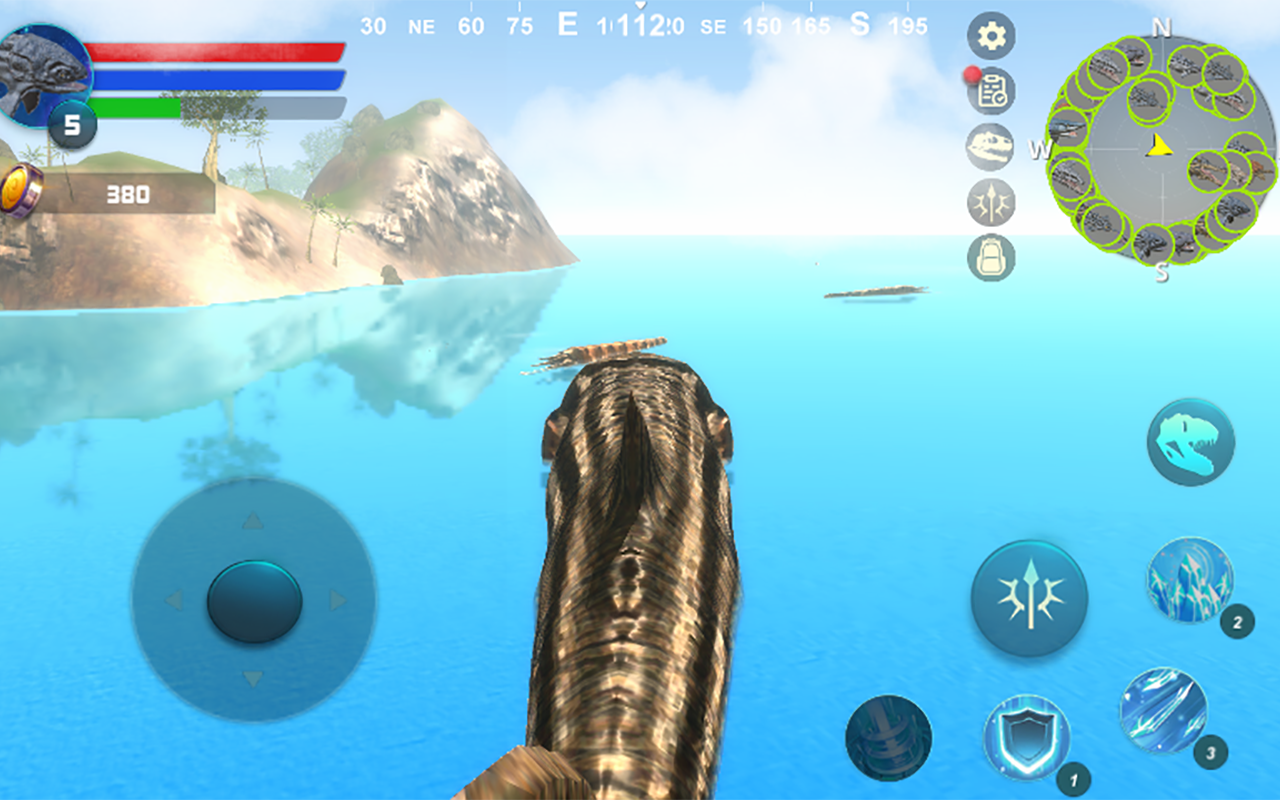Open the backpack inventory
Image resolution: width=1280 pixels, height=800 pixels.
click(x=991, y=258)
